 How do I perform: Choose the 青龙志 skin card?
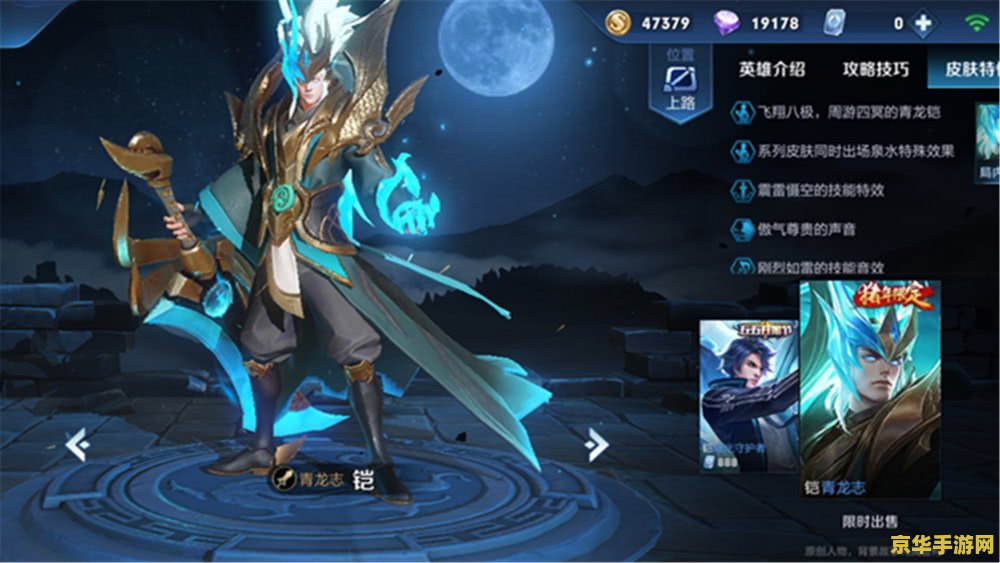coord(869,390)
